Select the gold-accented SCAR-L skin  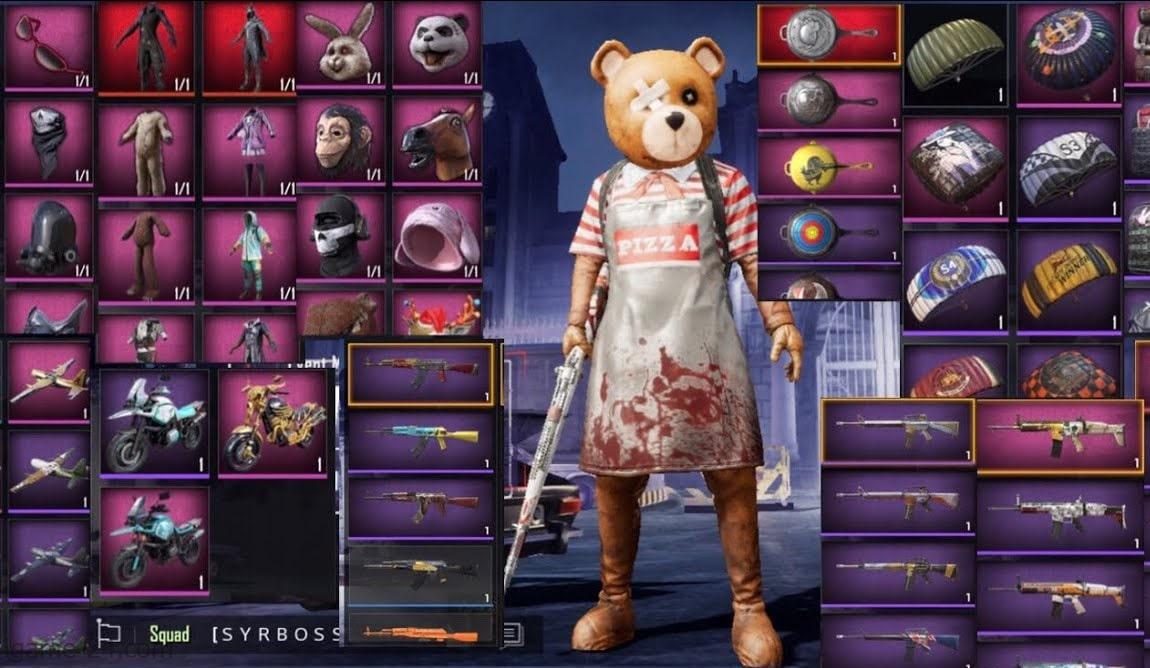pos(1059,434)
